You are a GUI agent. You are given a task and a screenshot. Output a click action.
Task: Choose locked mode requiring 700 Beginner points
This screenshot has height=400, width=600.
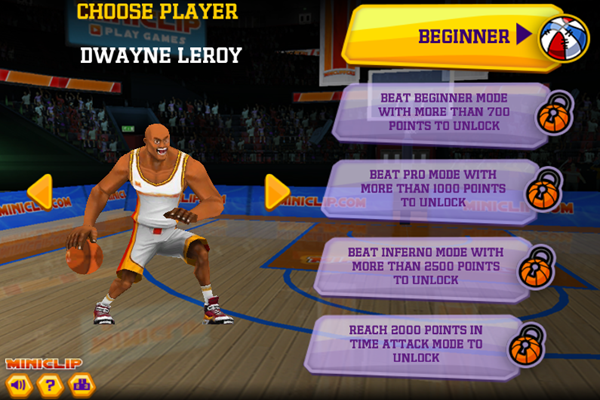pos(445,113)
